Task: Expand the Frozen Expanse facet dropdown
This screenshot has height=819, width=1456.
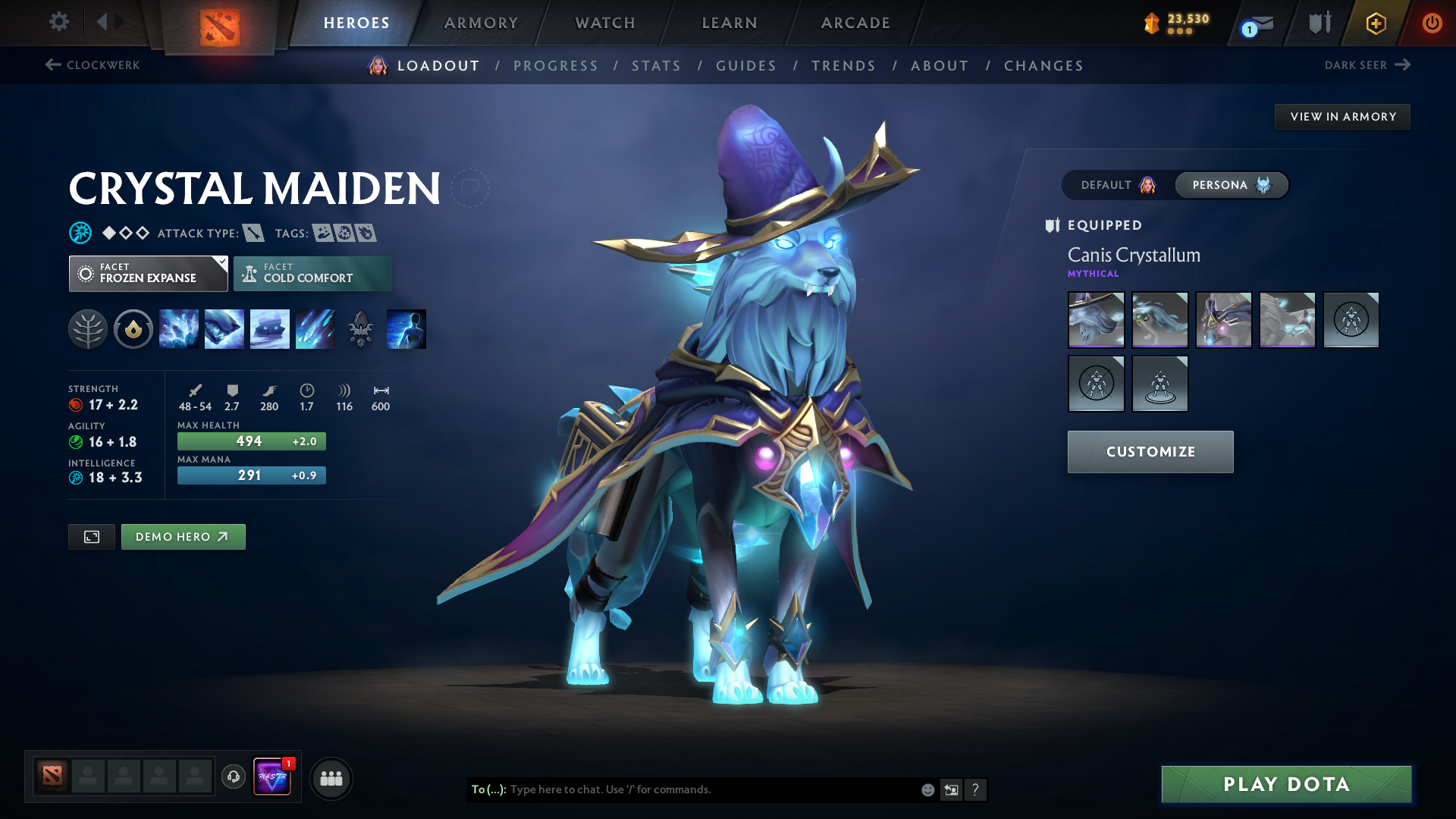Action: (148, 273)
